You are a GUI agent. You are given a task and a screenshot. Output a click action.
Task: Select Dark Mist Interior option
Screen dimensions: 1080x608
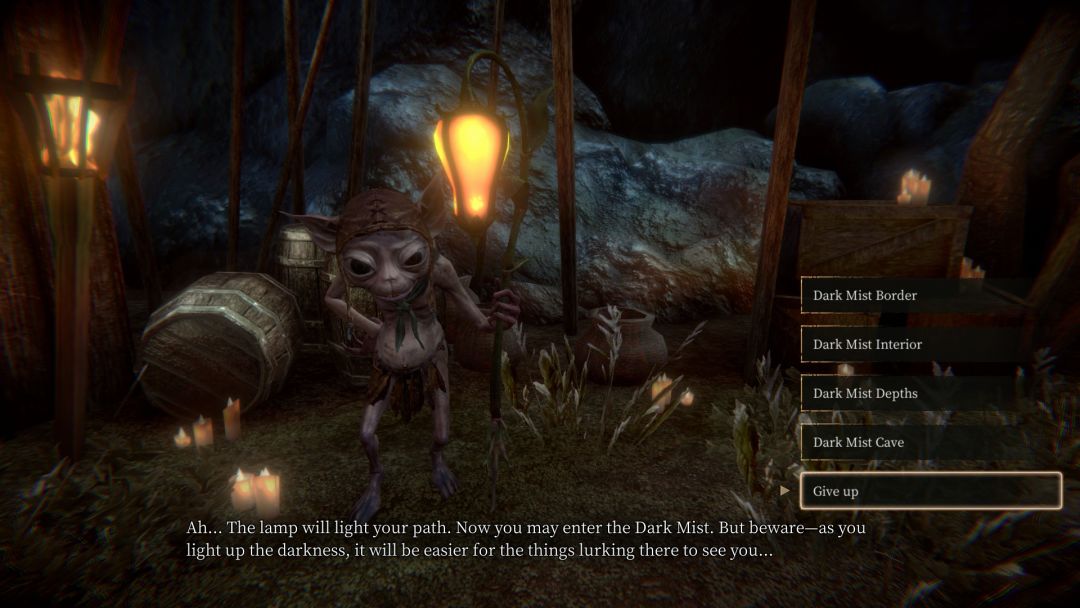(x=930, y=344)
